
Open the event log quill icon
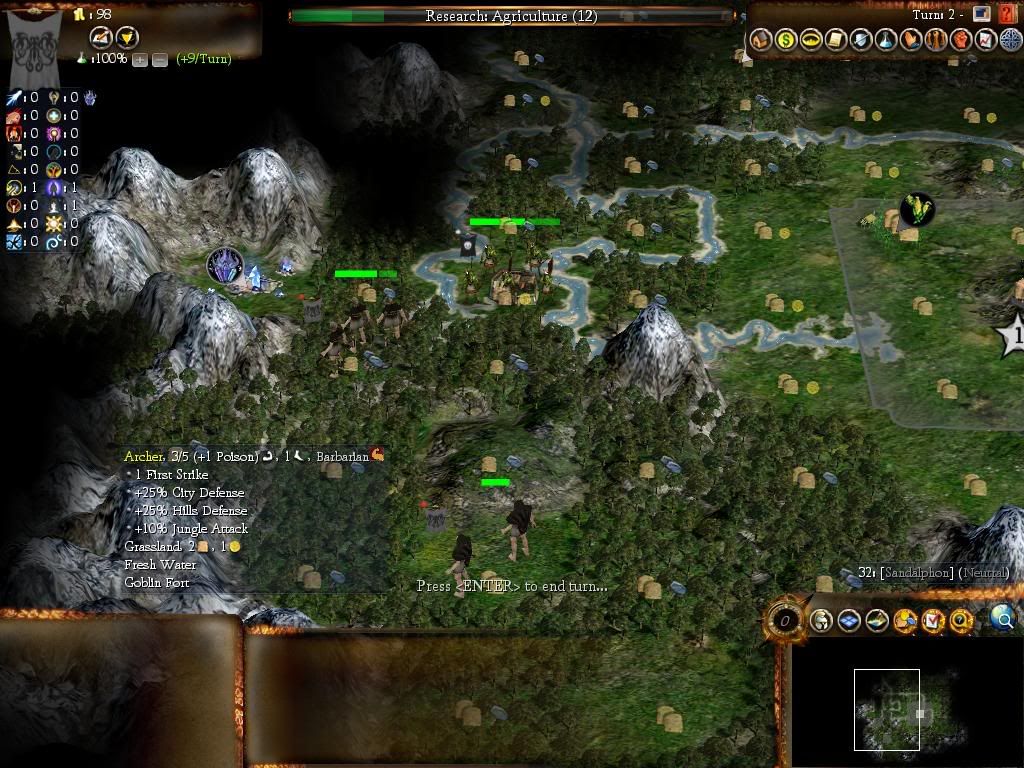click(x=101, y=38)
